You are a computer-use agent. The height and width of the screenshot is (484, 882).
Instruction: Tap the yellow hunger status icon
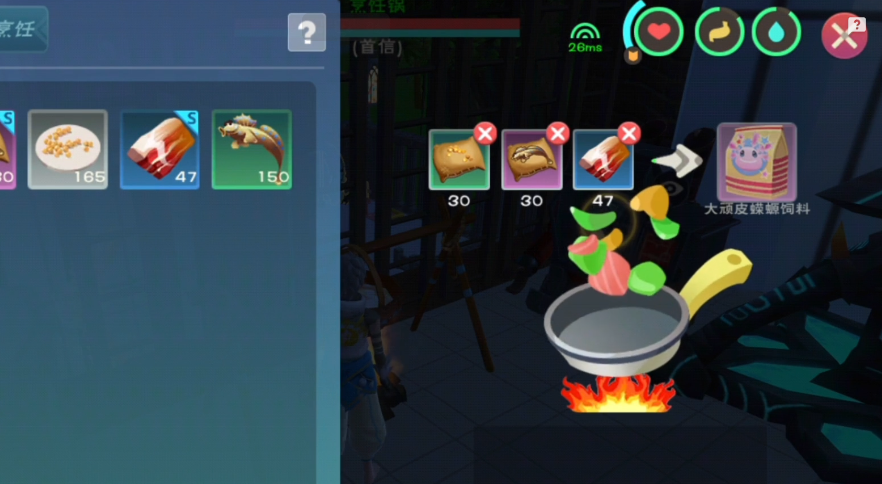coord(719,32)
